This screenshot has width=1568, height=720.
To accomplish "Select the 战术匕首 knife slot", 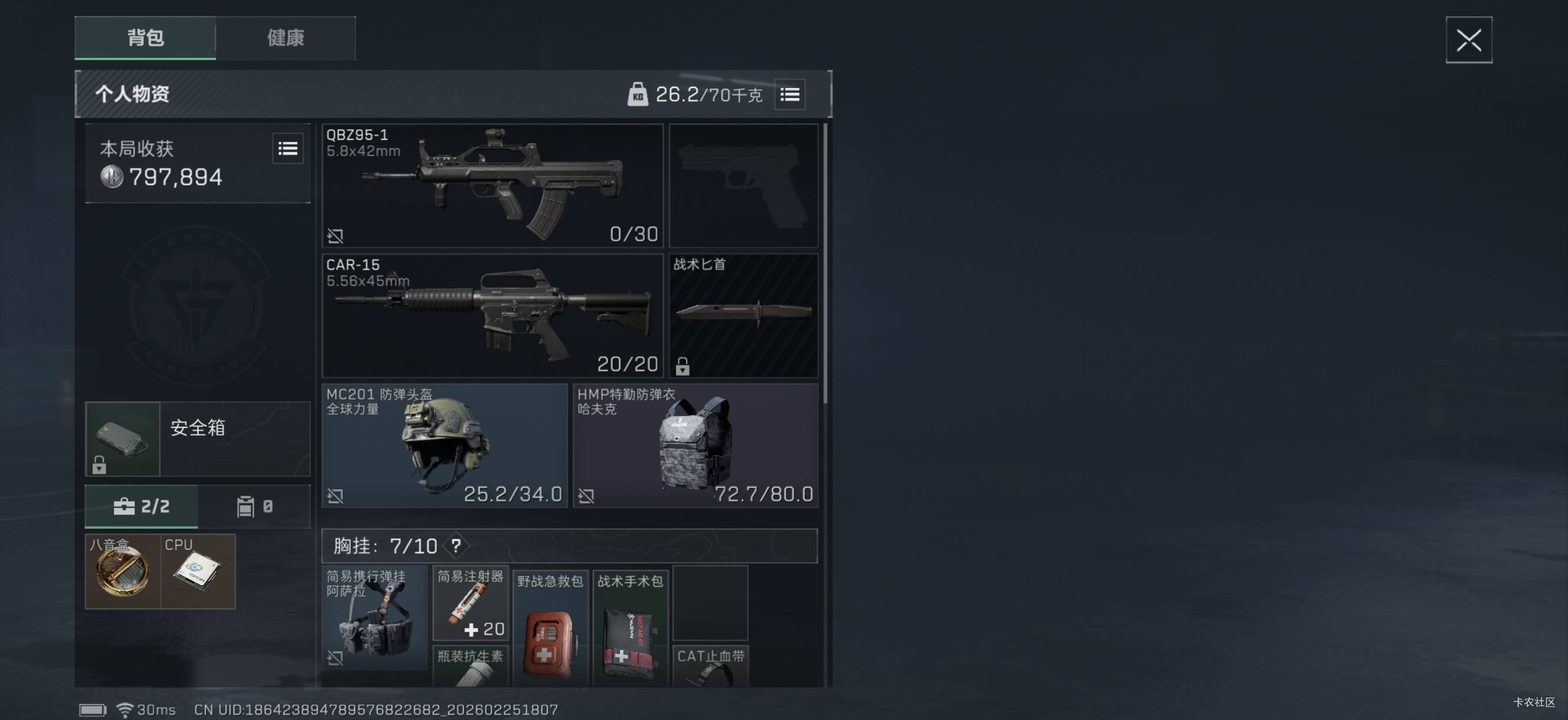I will coord(743,315).
